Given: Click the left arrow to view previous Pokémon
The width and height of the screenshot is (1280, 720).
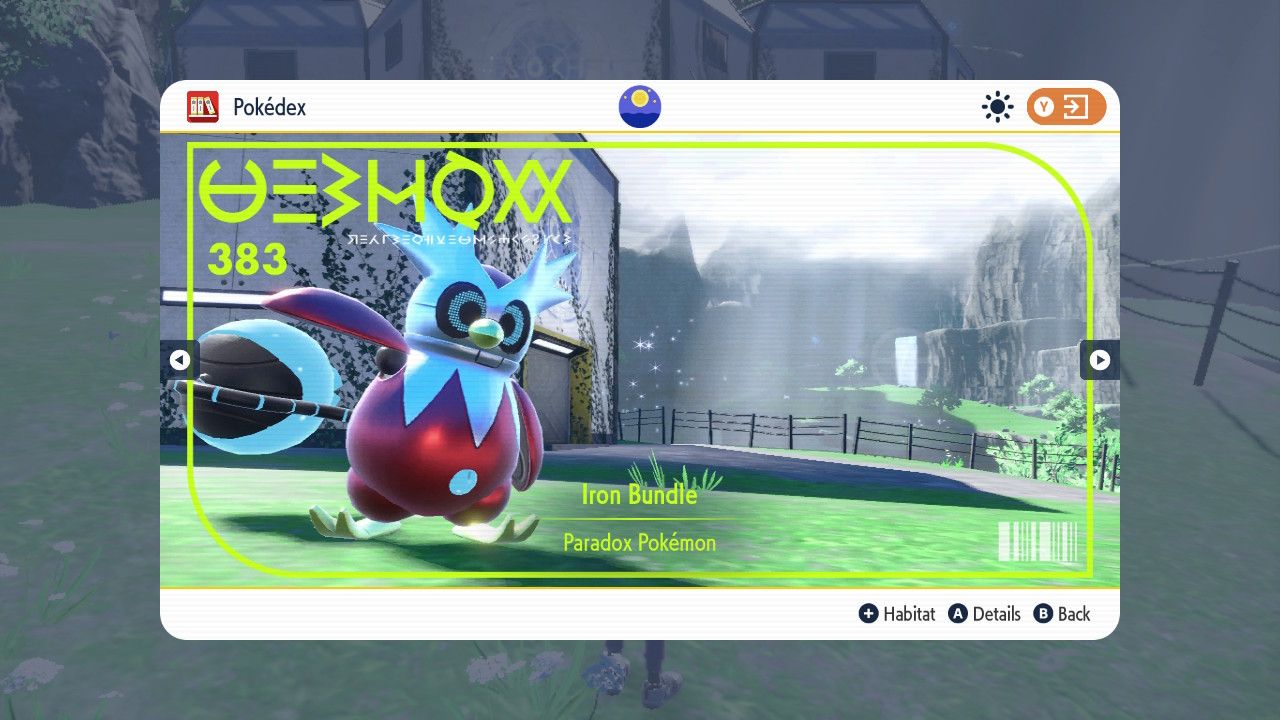Looking at the screenshot, I should click(x=180, y=360).
